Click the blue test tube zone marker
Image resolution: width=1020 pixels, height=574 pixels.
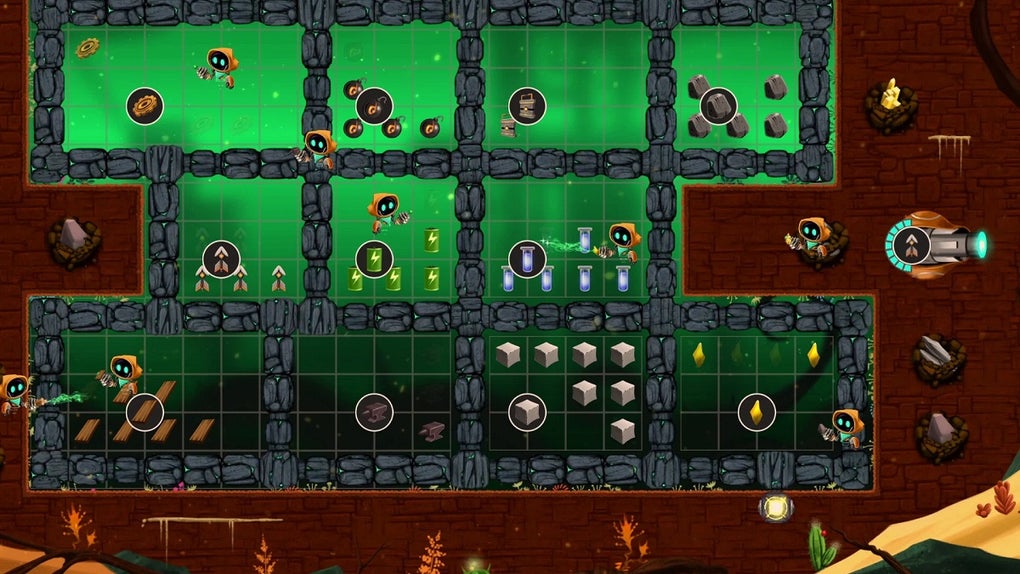(x=527, y=259)
